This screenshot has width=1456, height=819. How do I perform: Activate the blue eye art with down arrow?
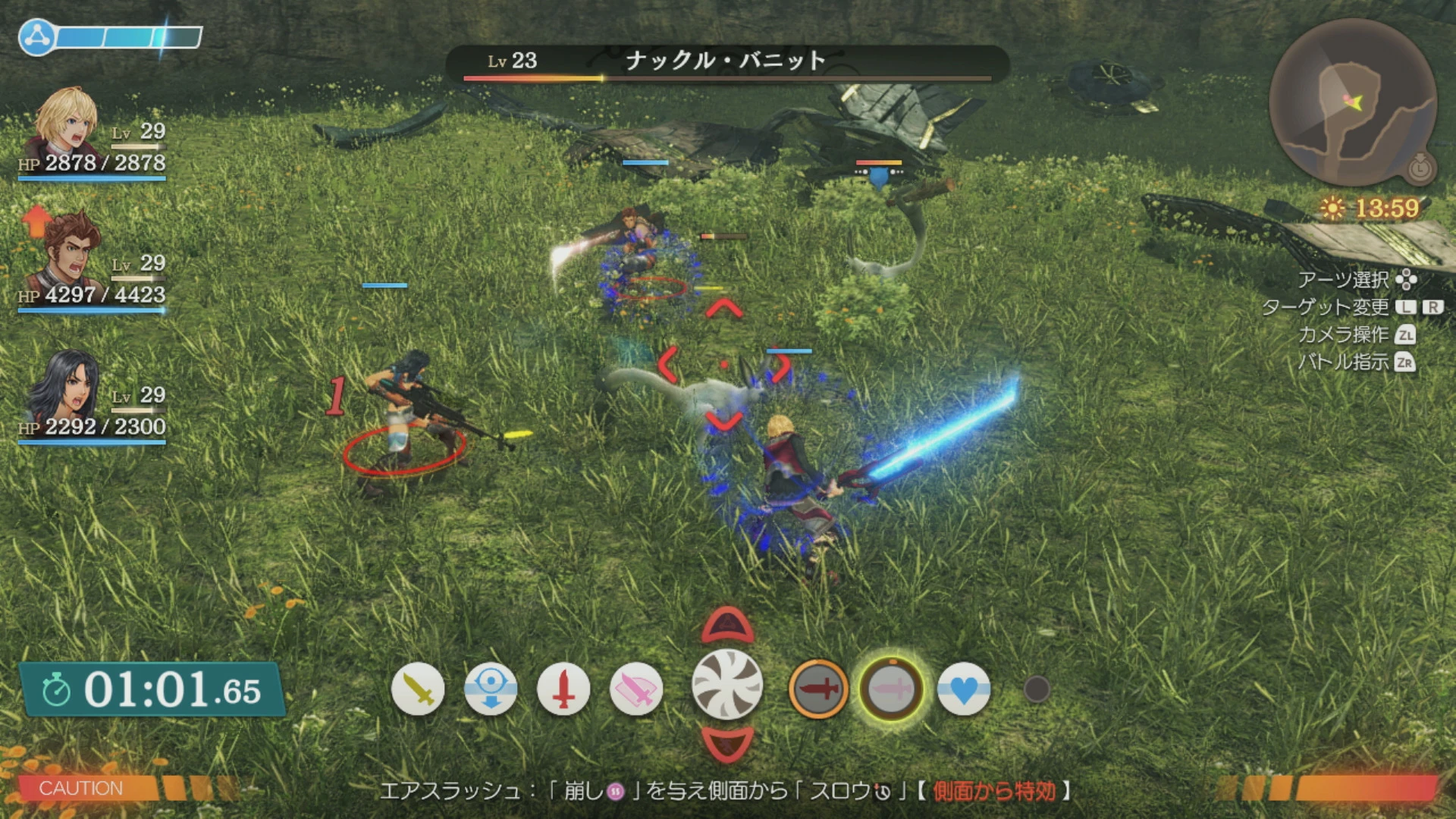(491, 689)
